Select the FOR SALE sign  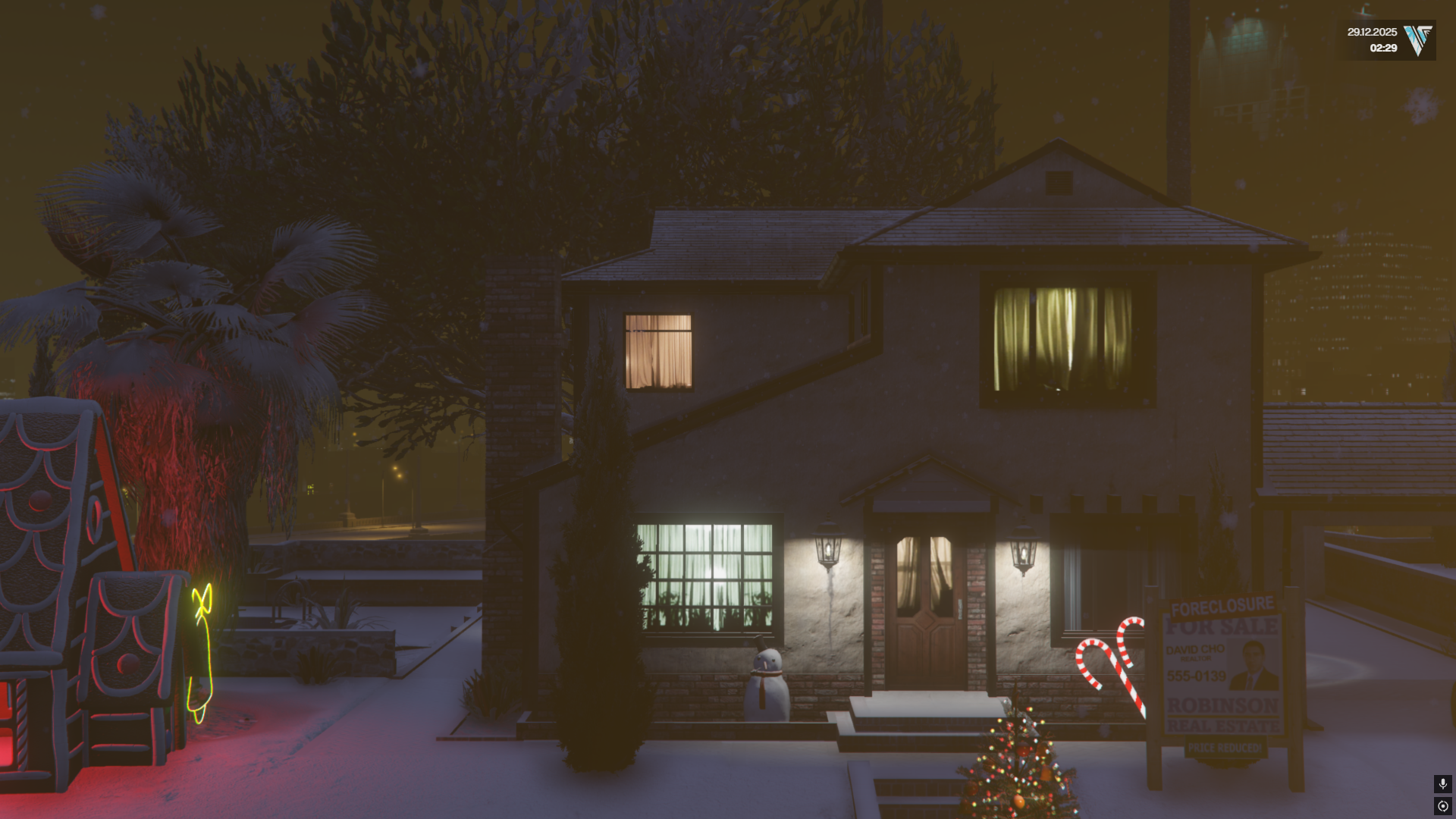[1221, 626]
